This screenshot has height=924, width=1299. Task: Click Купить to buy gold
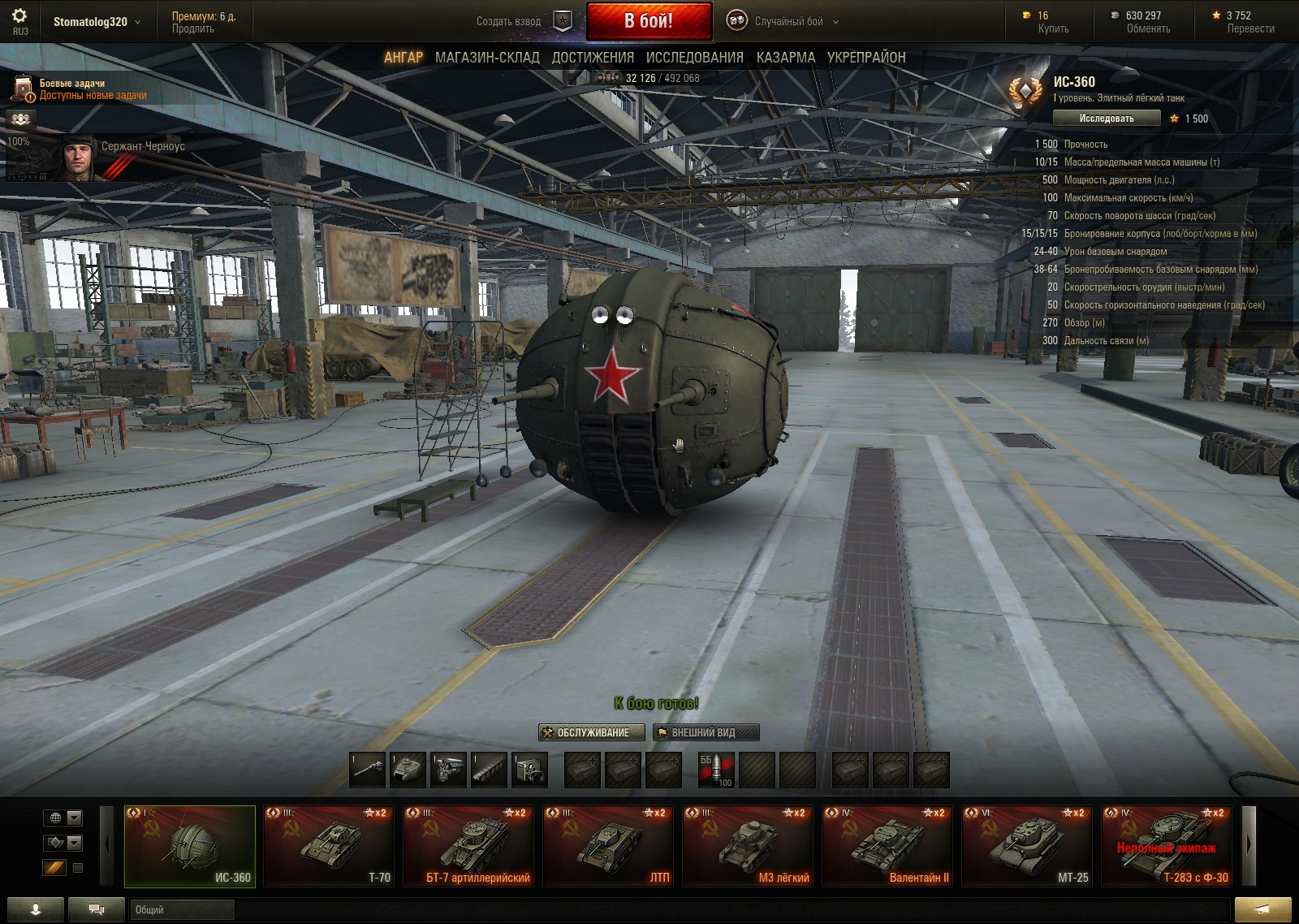(x=1053, y=29)
